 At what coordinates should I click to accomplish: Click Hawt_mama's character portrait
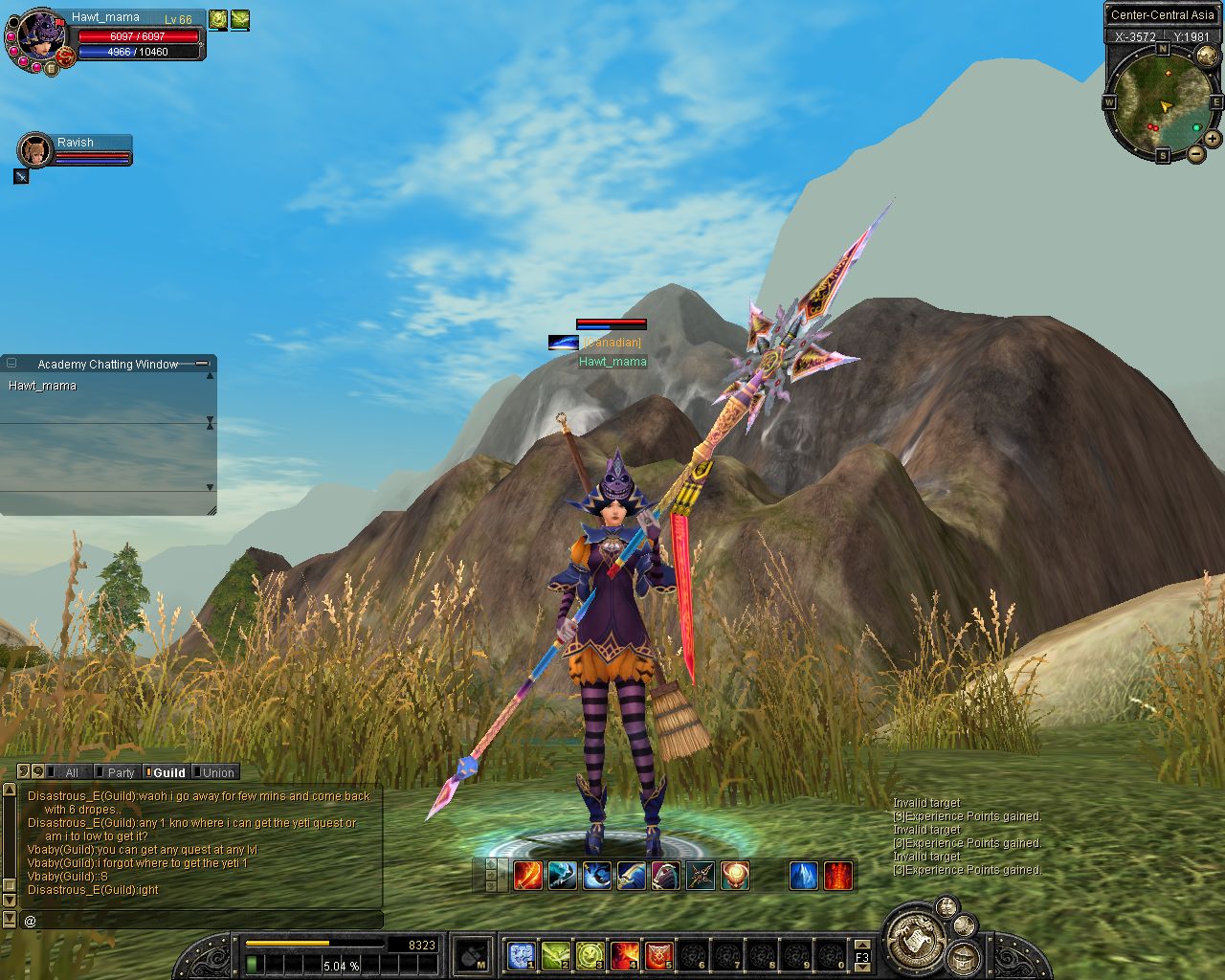click(x=40, y=38)
